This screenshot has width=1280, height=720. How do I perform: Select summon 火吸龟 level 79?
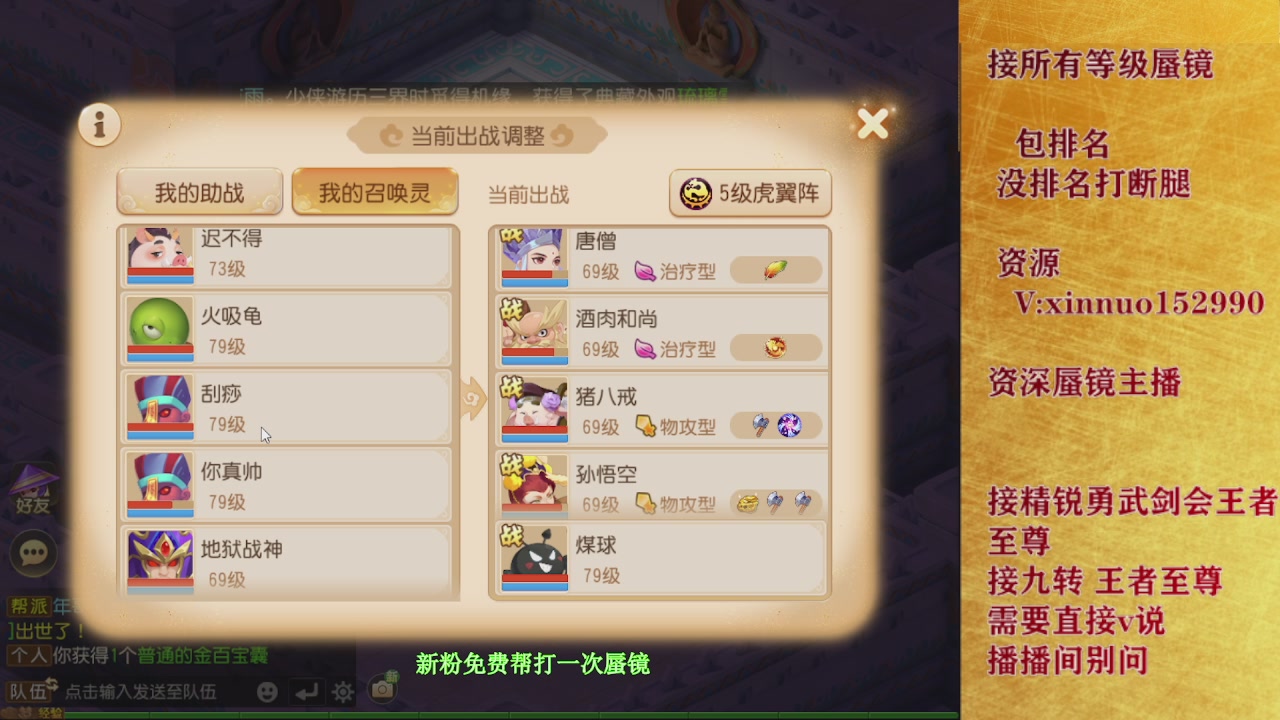pyautogui.click(x=285, y=328)
